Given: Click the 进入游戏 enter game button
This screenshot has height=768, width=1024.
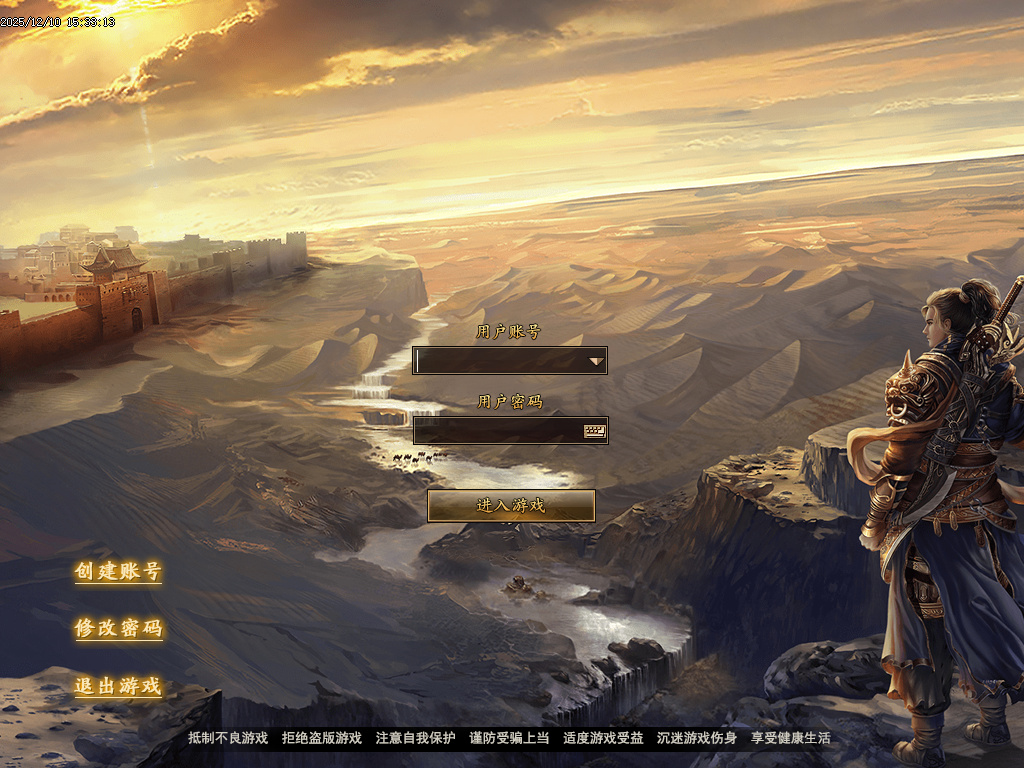Looking at the screenshot, I should point(511,506).
